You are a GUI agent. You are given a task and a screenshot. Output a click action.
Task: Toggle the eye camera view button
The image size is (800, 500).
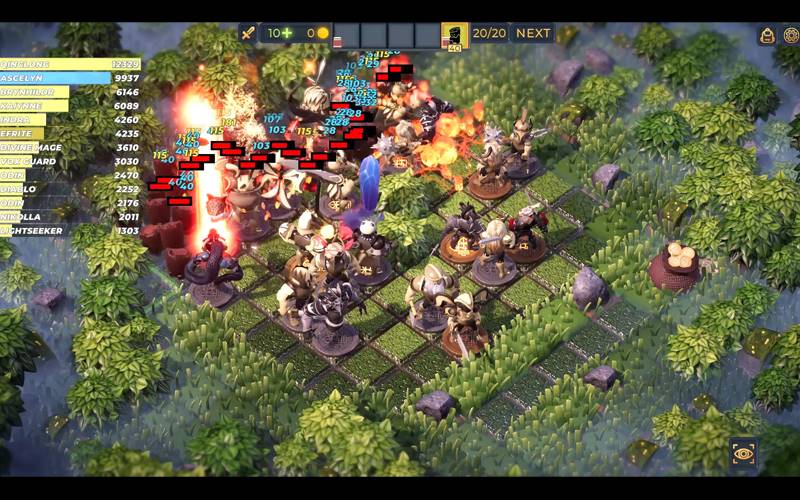[743, 453]
